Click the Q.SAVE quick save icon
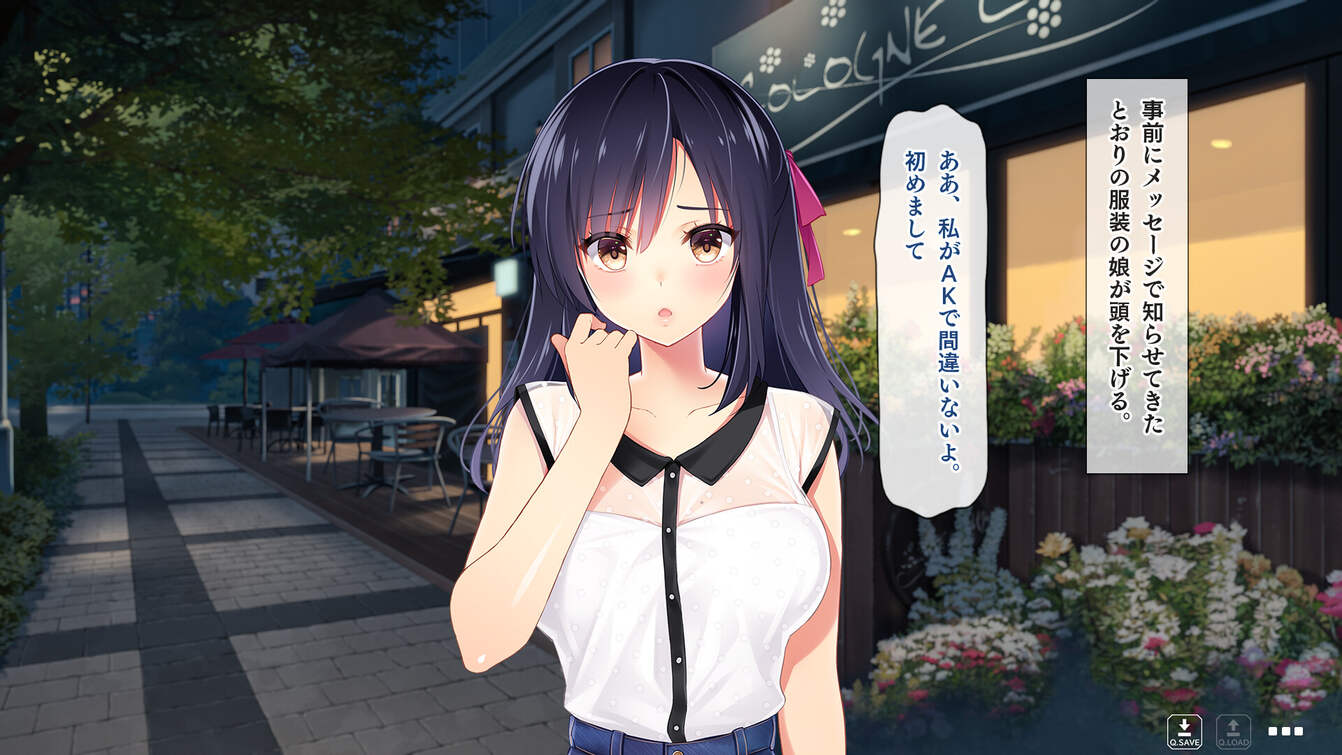This screenshot has width=1342, height=755. point(1184,731)
